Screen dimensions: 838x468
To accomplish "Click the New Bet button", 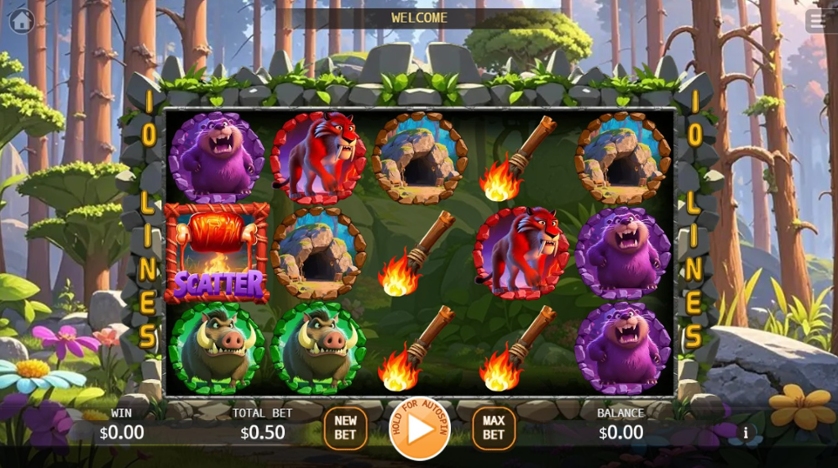I will coord(346,427).
